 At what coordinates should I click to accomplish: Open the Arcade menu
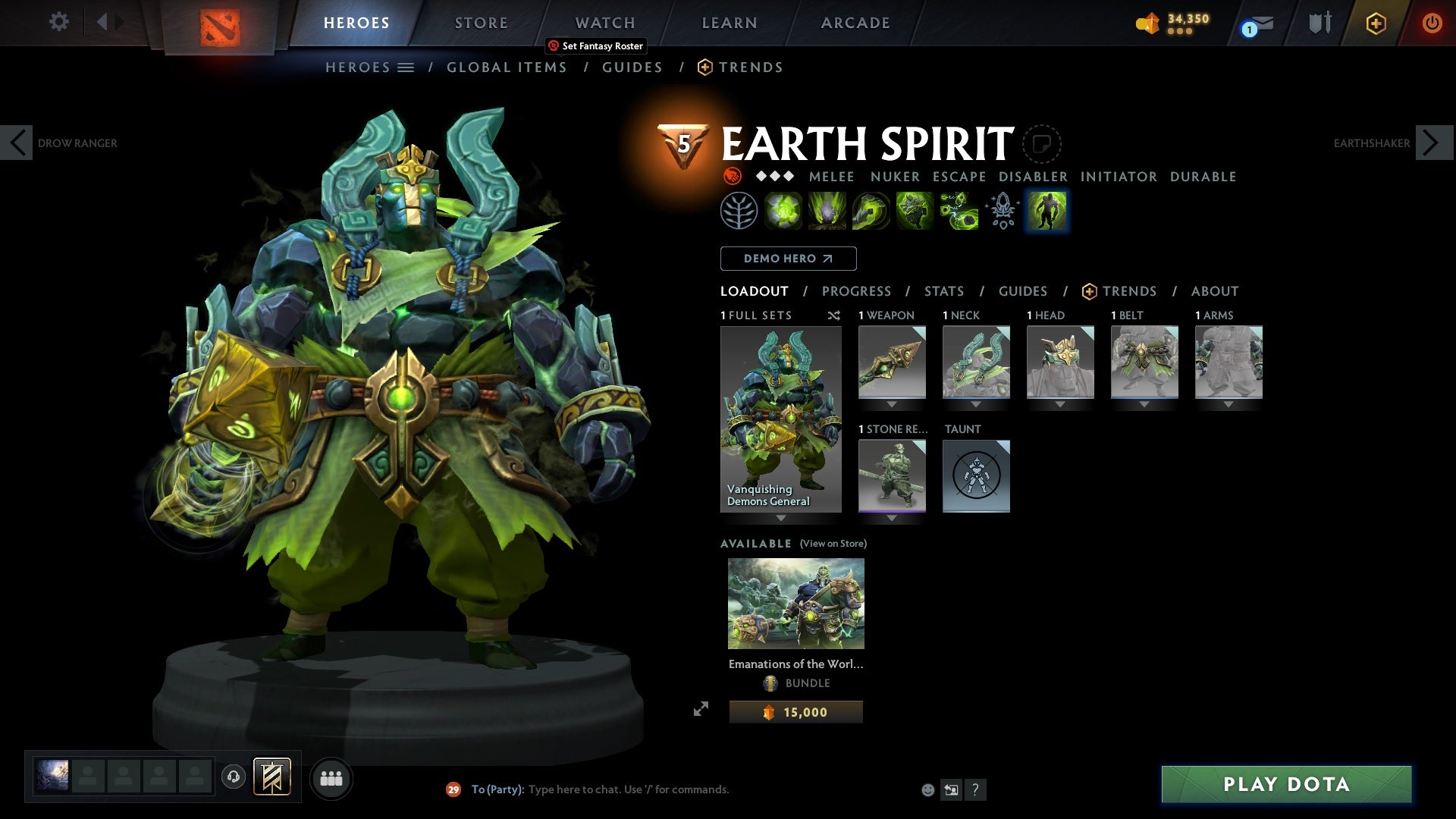[855, 23]
